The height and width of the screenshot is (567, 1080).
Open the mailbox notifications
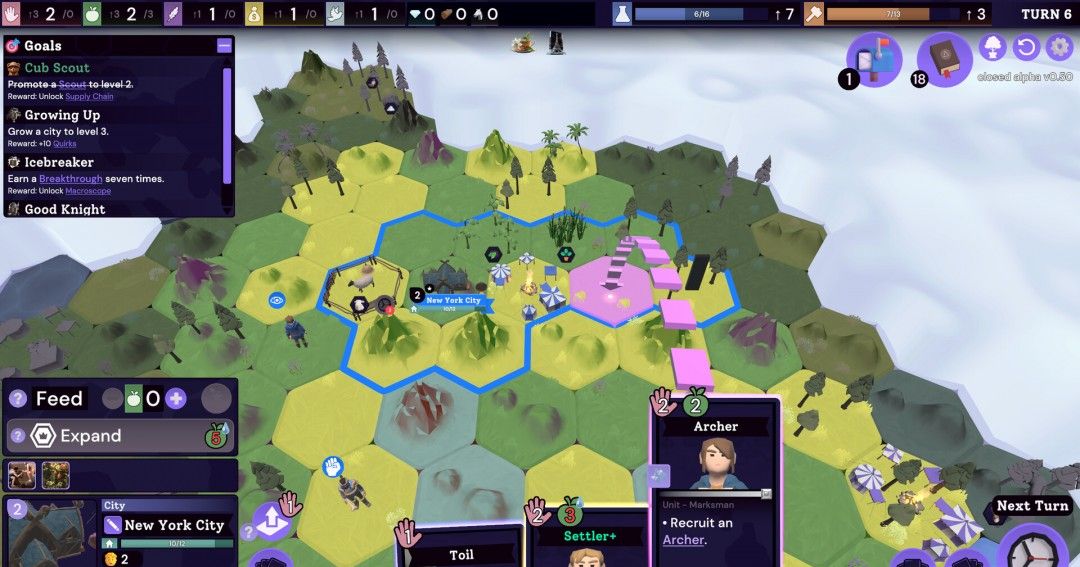pyautogui.click(x=874, y=59)
